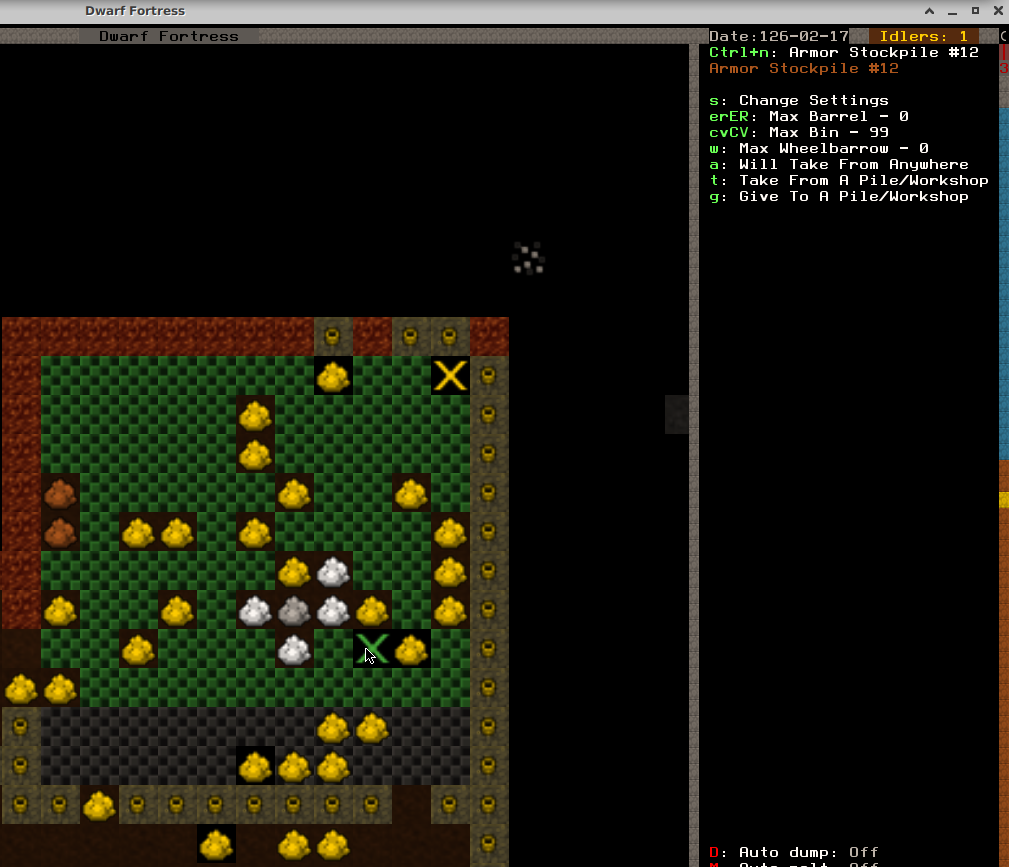Image resolution: width=1009 pixels, height=867 pixels.
Task: Toggle the Auto dump option
Action: coord(793,853)
